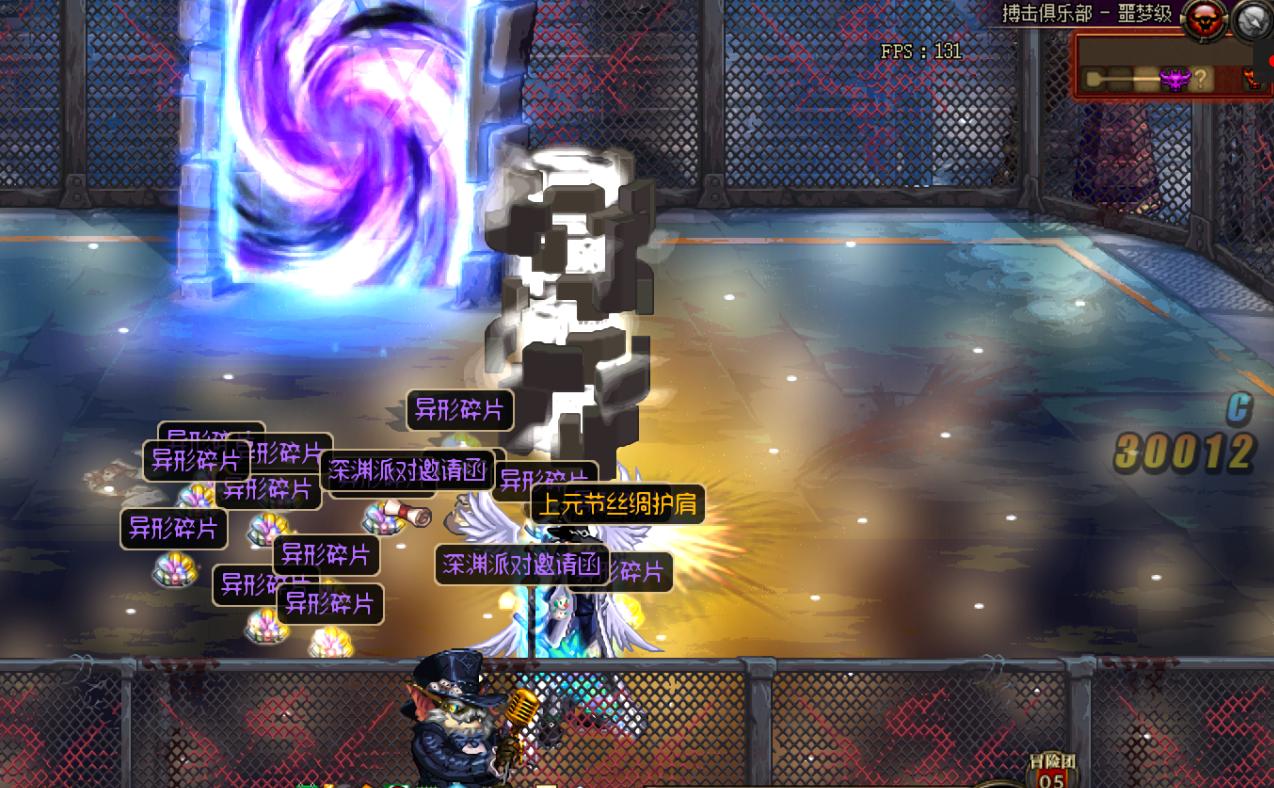Click the question mark room on minimap
This screenshot has height=788, width=1274.
pyautogui.click(x=1201, y=79)
